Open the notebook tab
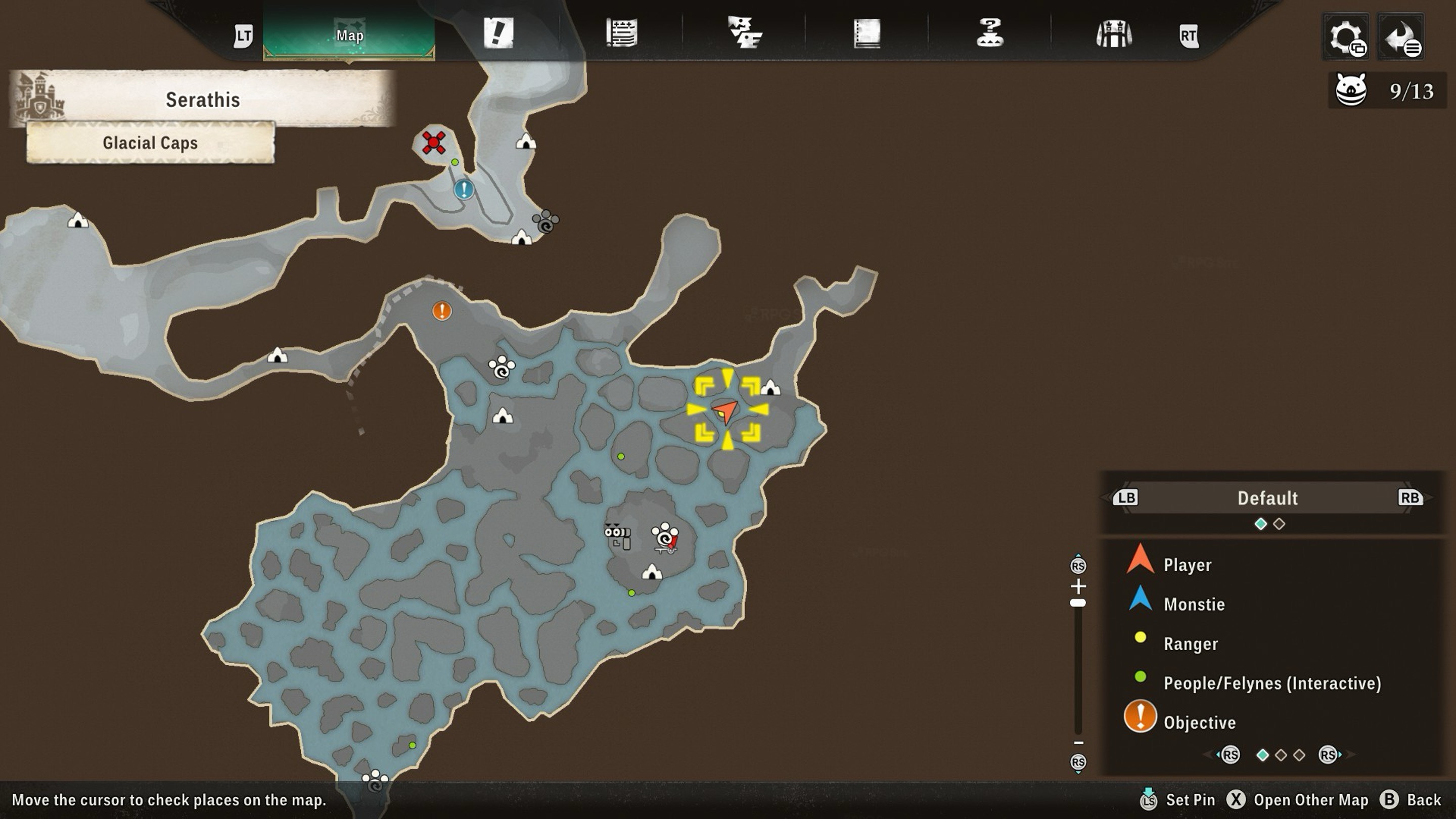Screen dimensions: 1456x819 867,33
